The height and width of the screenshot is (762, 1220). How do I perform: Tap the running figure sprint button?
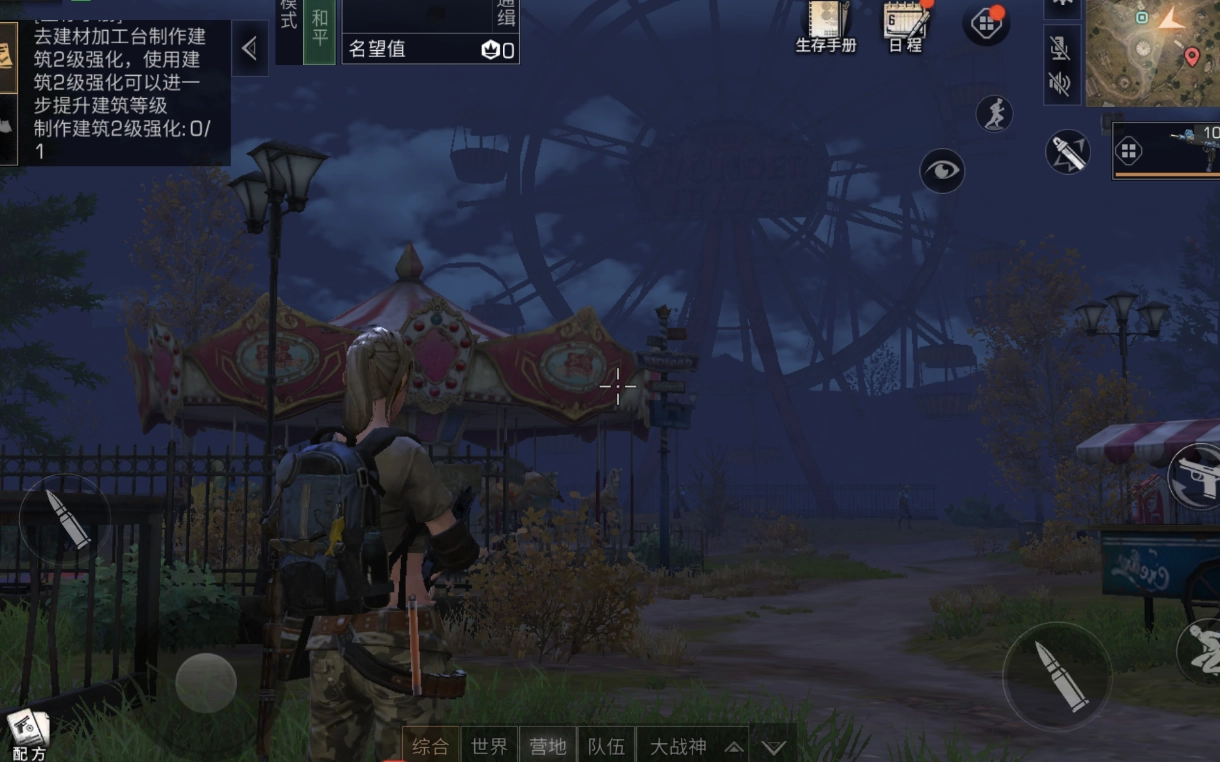tap(994, 115)
